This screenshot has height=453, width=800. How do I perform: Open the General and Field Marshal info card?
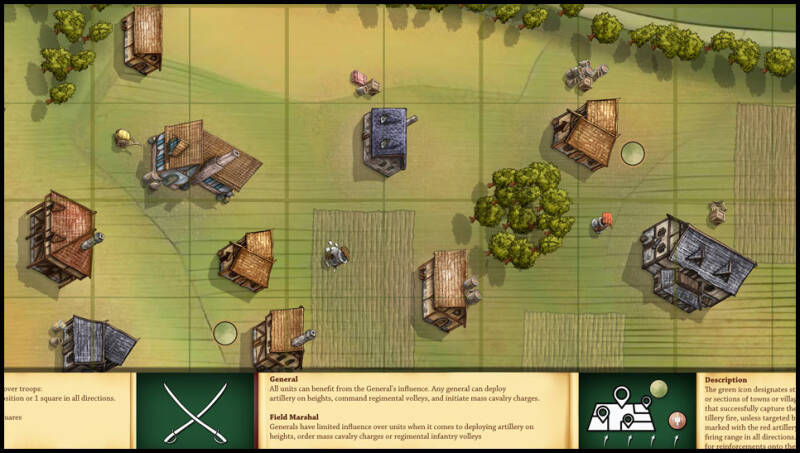[x=416, y=410]
